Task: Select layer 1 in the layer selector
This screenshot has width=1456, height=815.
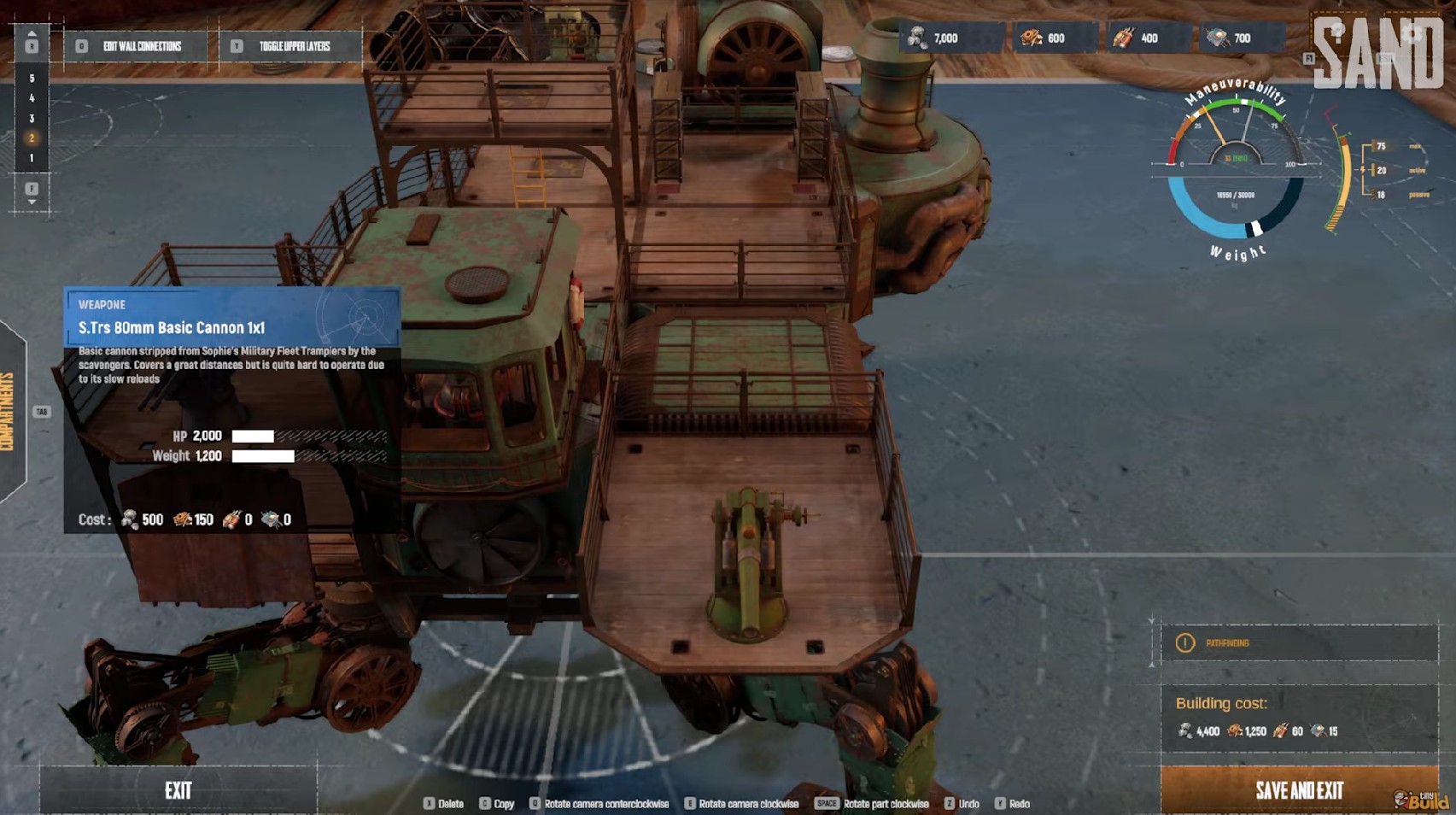Action: [x=33, y=155]
